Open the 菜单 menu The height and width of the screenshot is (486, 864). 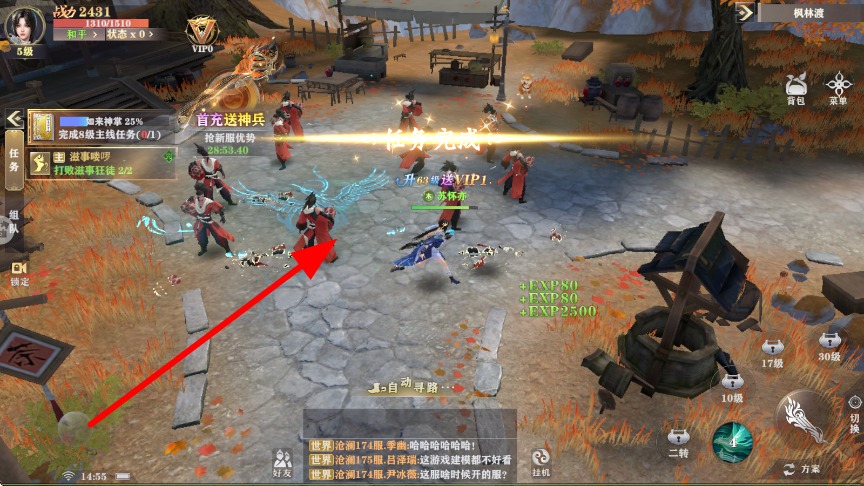pos(838,88)
